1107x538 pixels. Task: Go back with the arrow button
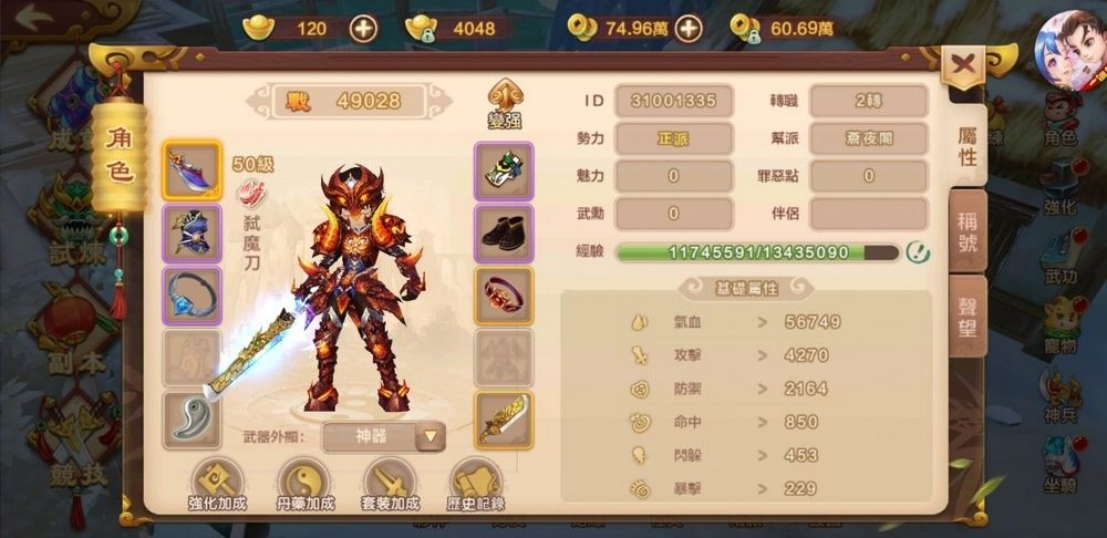click(42, 18)
